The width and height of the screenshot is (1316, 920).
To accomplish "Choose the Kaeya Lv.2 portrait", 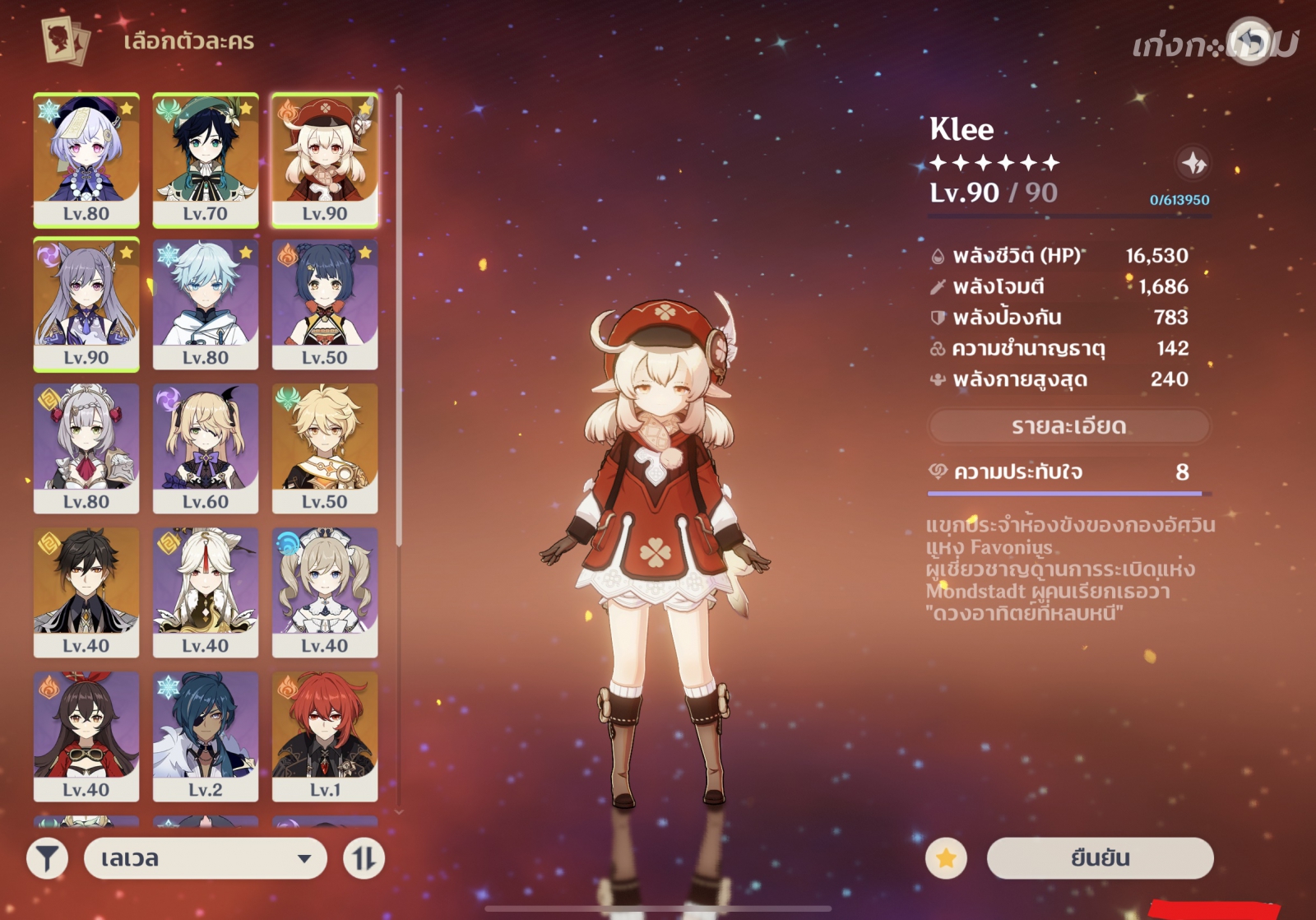I will click(206, 736).
